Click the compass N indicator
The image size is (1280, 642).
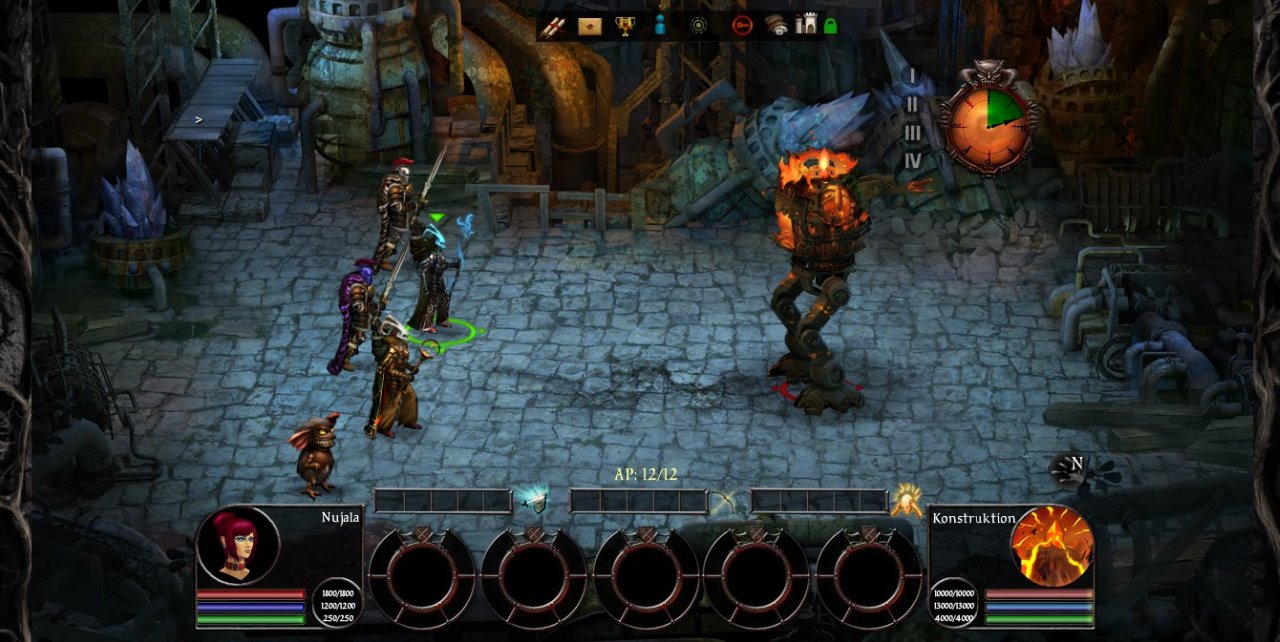(x=1075, y=465)
